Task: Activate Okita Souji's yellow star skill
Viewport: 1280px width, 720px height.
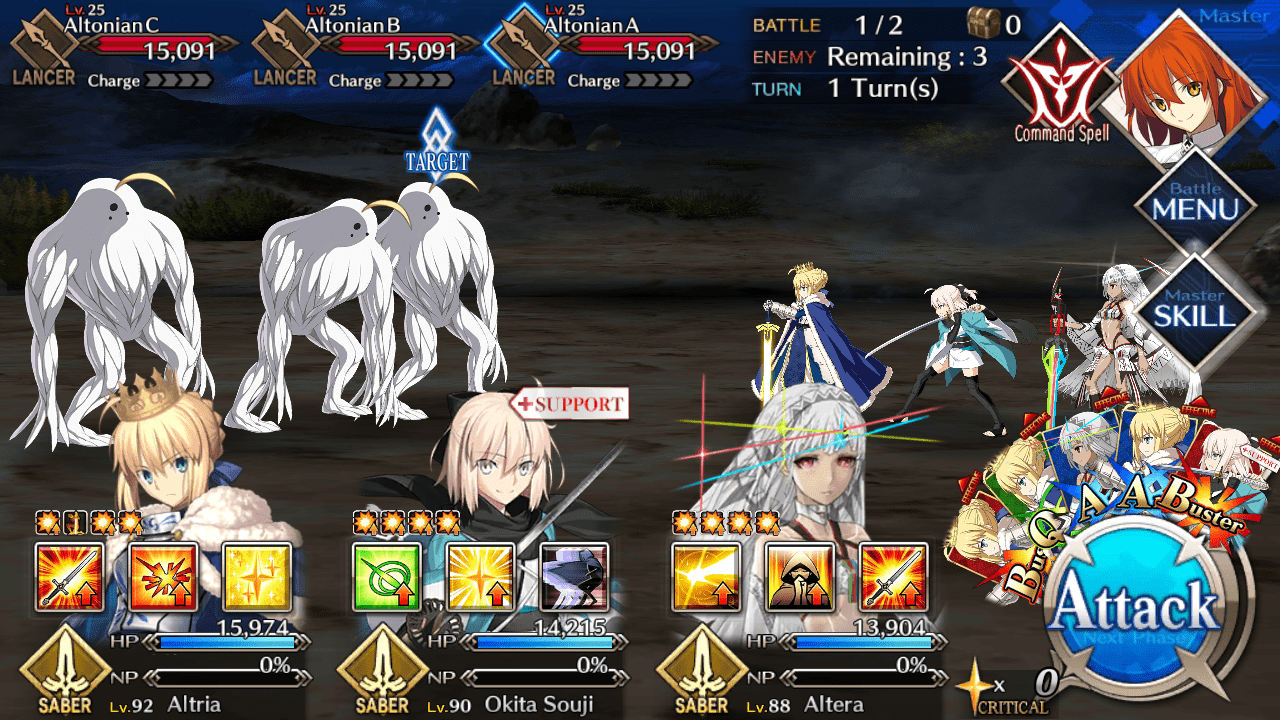Action: [x=480, y=577]
